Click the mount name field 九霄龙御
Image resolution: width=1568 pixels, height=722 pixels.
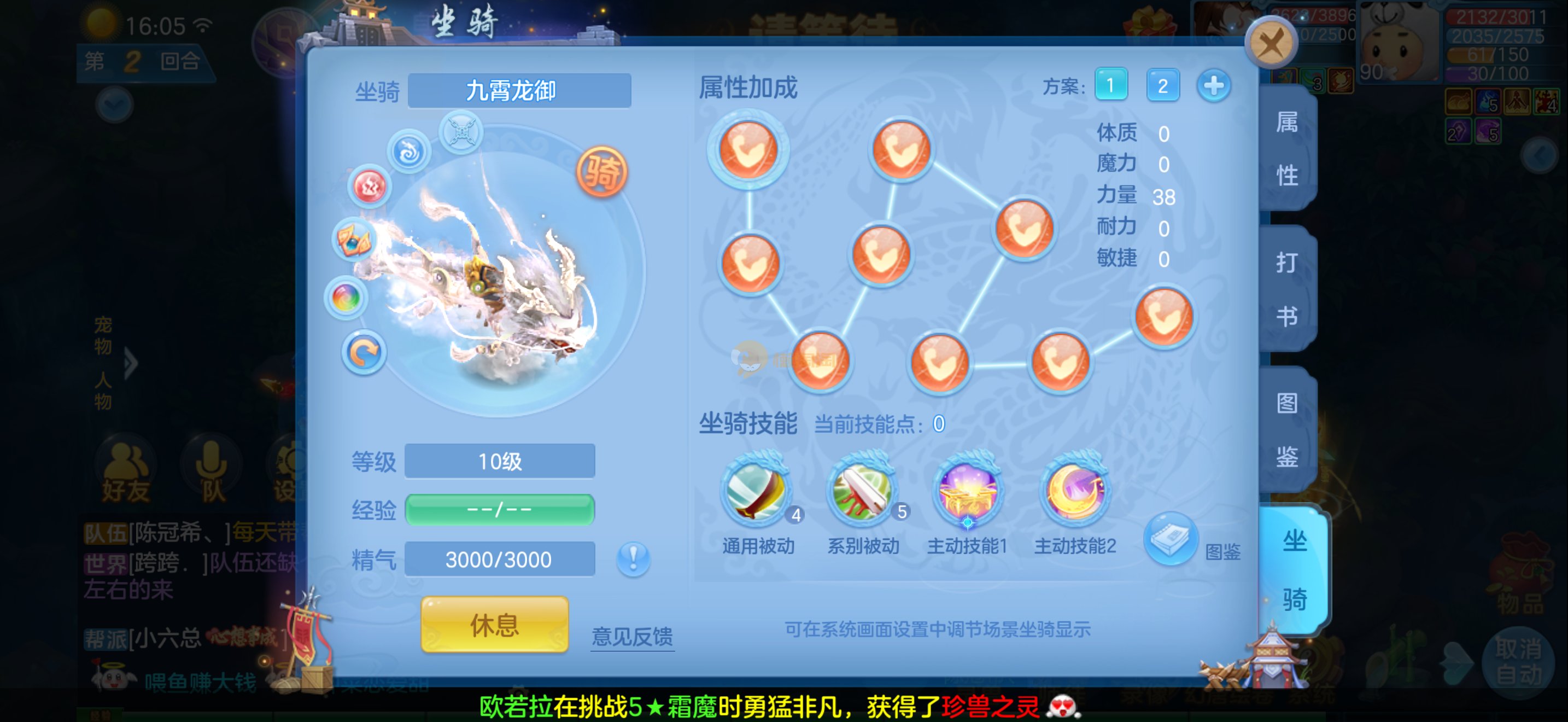pyautogui.click(x=519, y=91)
